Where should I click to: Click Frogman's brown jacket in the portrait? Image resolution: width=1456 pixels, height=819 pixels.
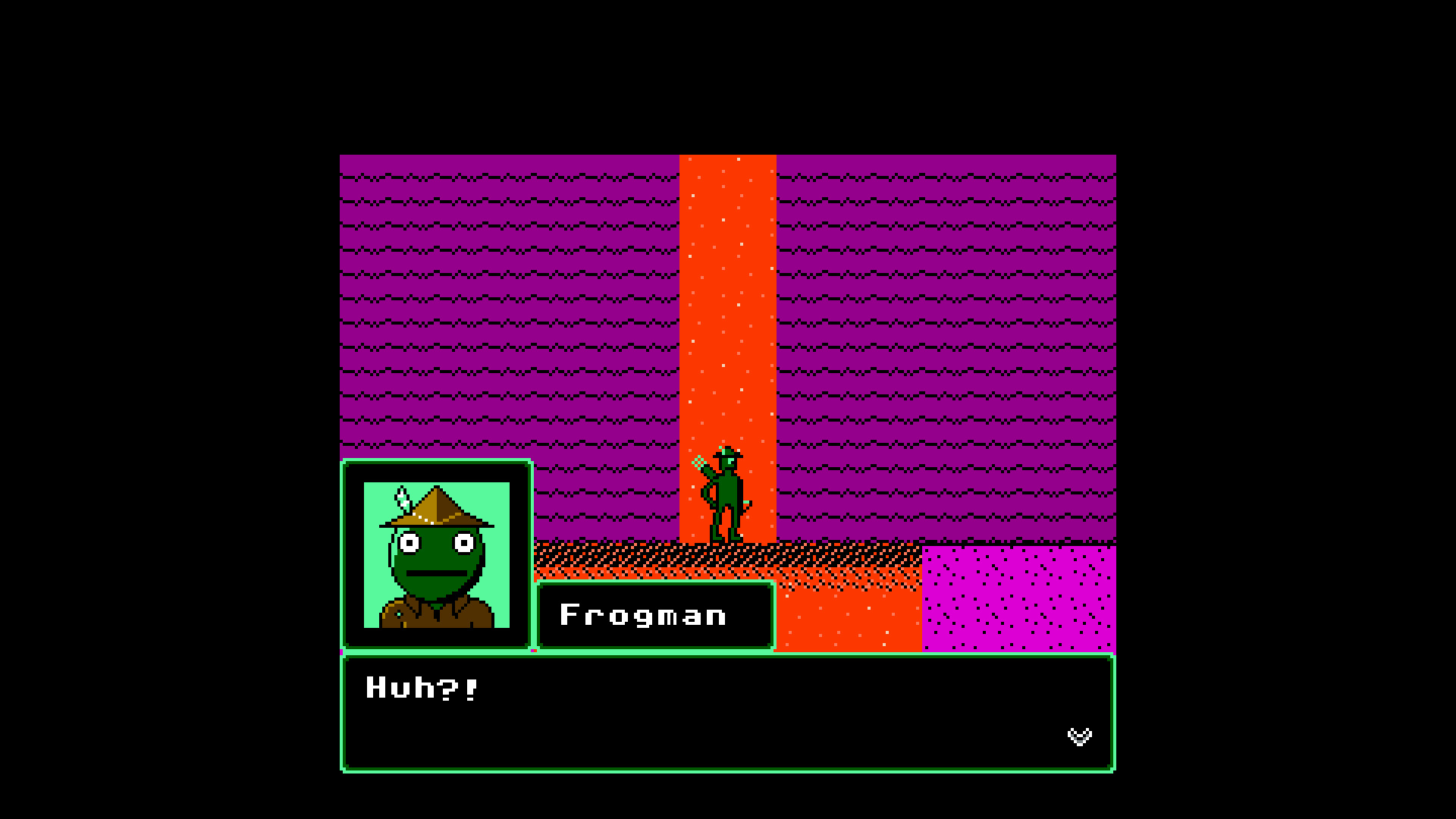pos(432,618)
